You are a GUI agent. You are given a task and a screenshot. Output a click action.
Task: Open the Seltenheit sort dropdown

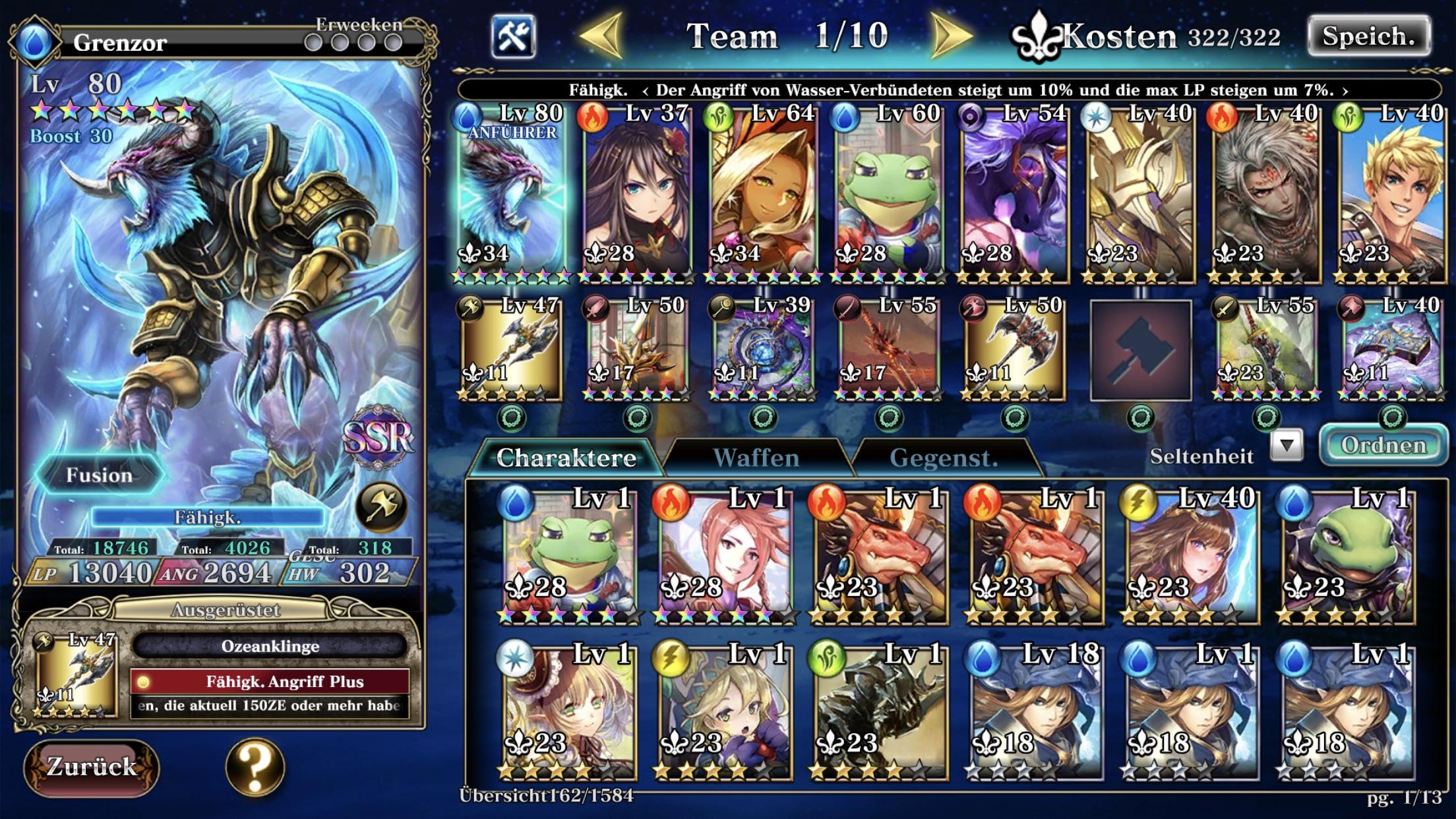pyautogui.click(x=1287, y=447)
